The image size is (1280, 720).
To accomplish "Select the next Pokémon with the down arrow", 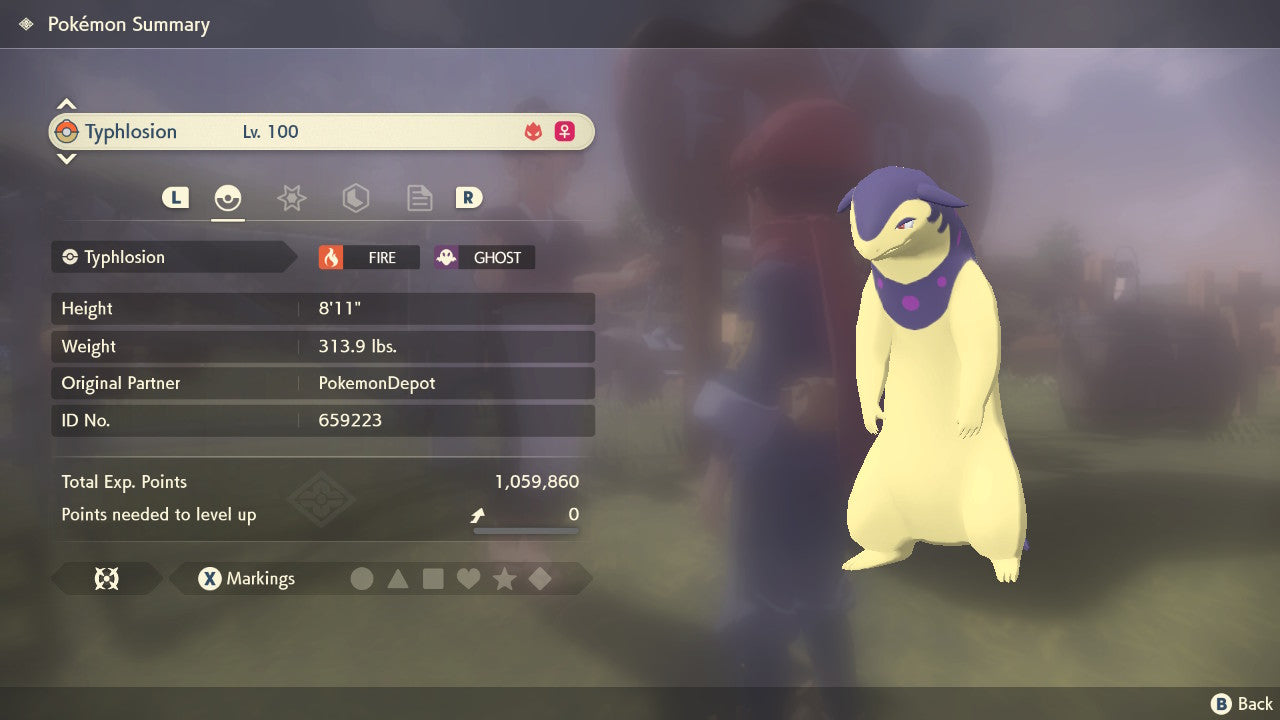I will [x=66, y=158].
